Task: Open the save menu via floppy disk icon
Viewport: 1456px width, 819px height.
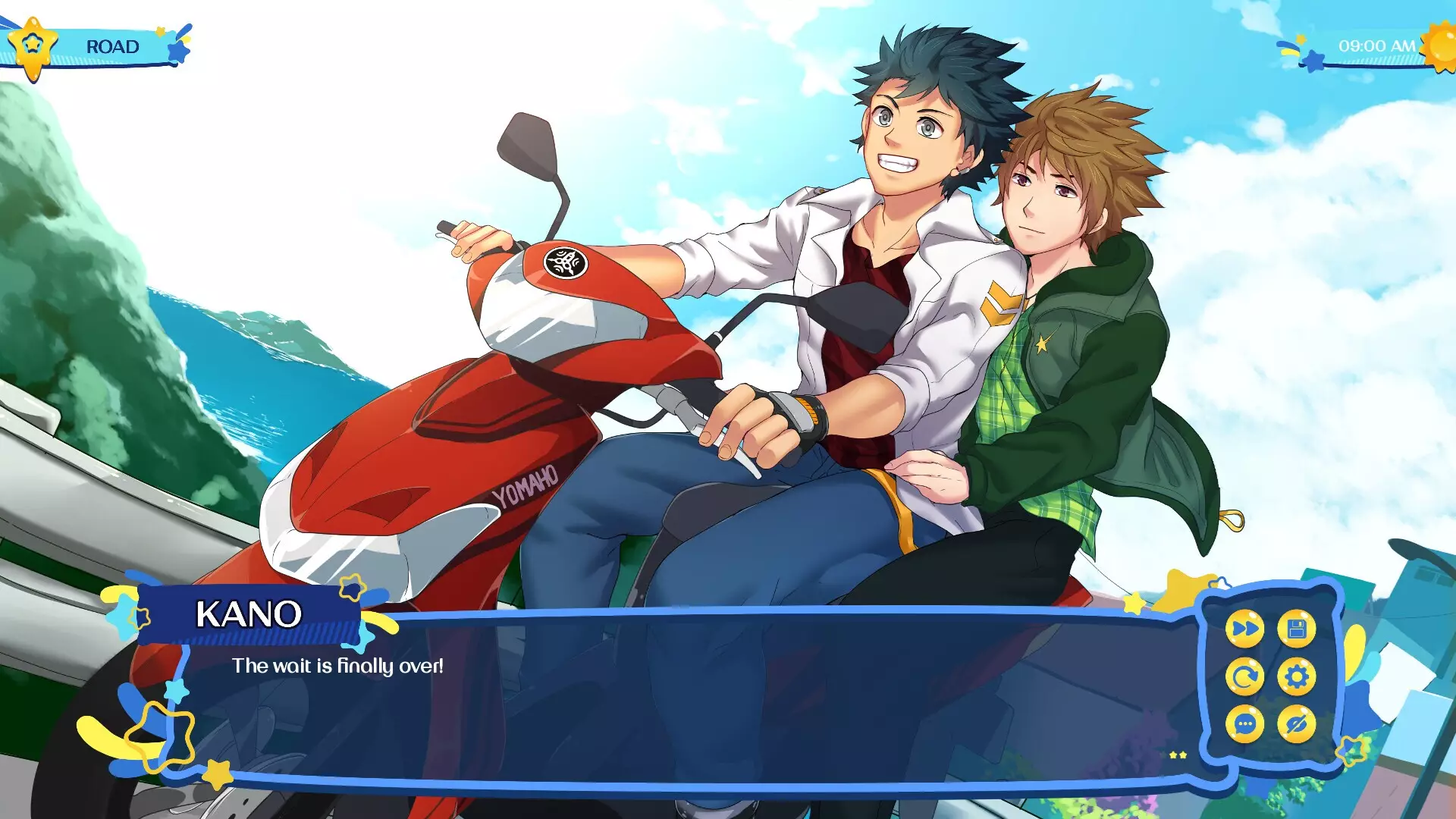Action: coord(1296,628)
